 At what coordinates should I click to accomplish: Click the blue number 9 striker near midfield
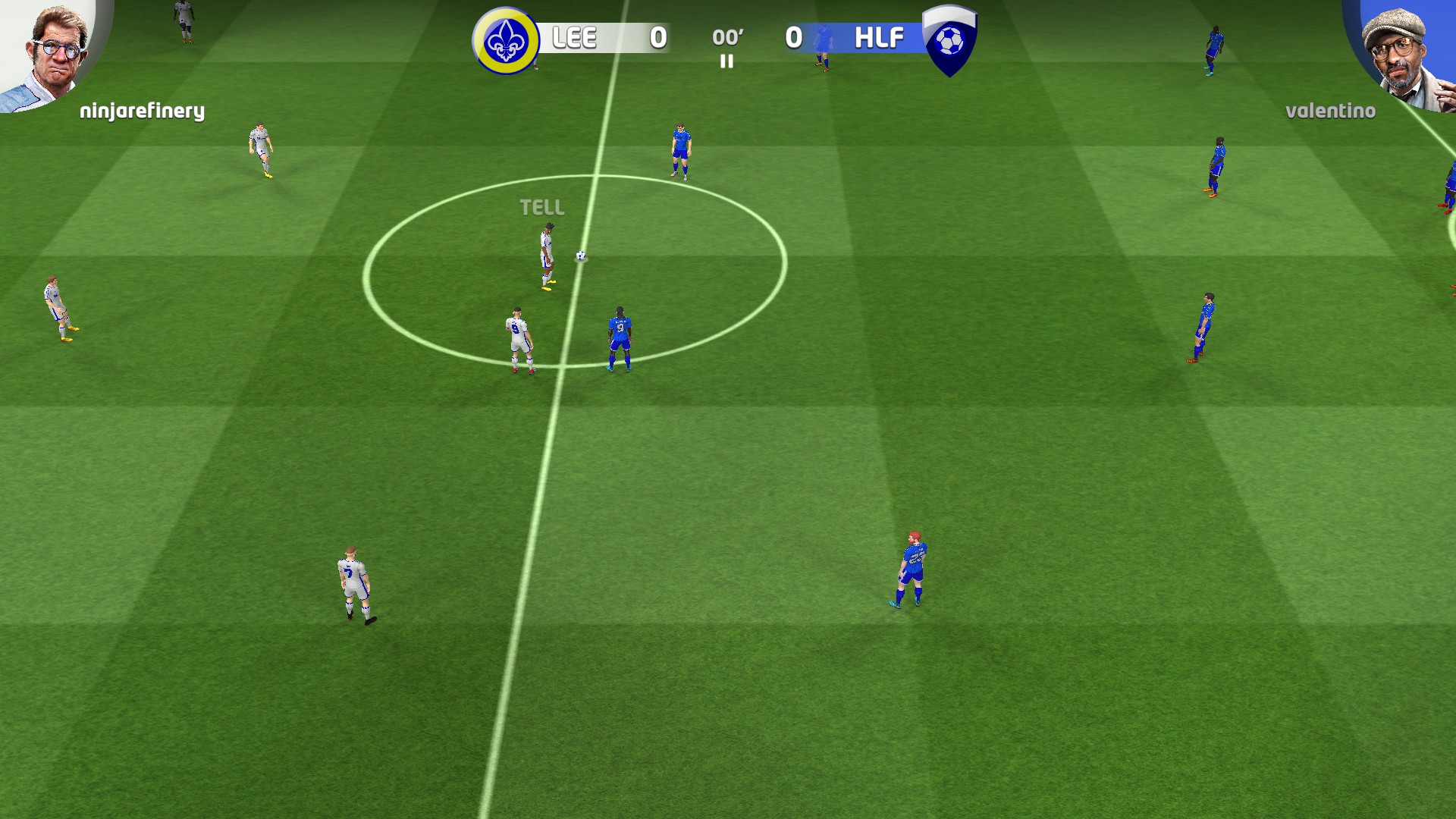620,334
